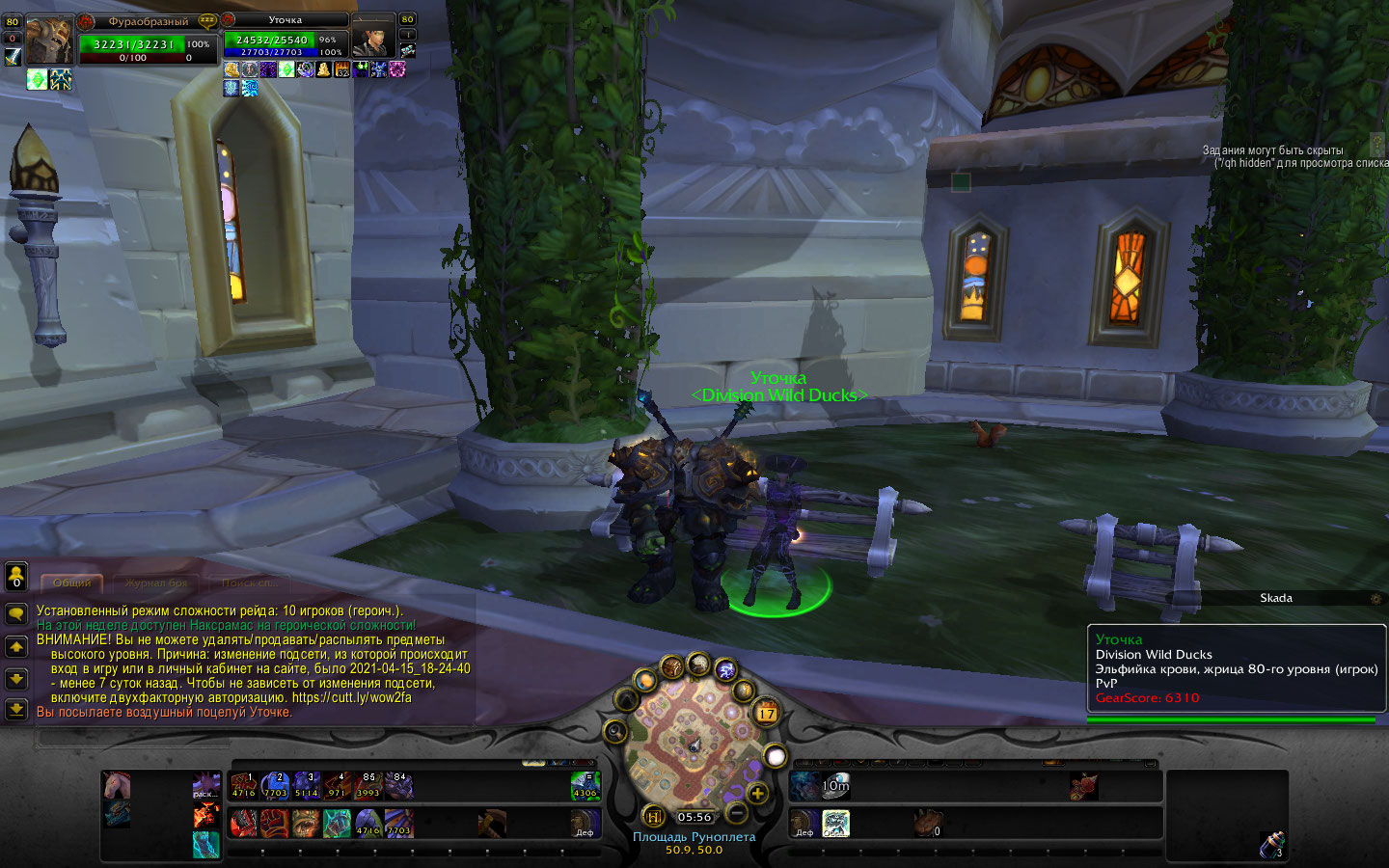Trigger the red fist ability icon
The height and width of the screenshot is (868, 1389).
click(x=275, y=823)
